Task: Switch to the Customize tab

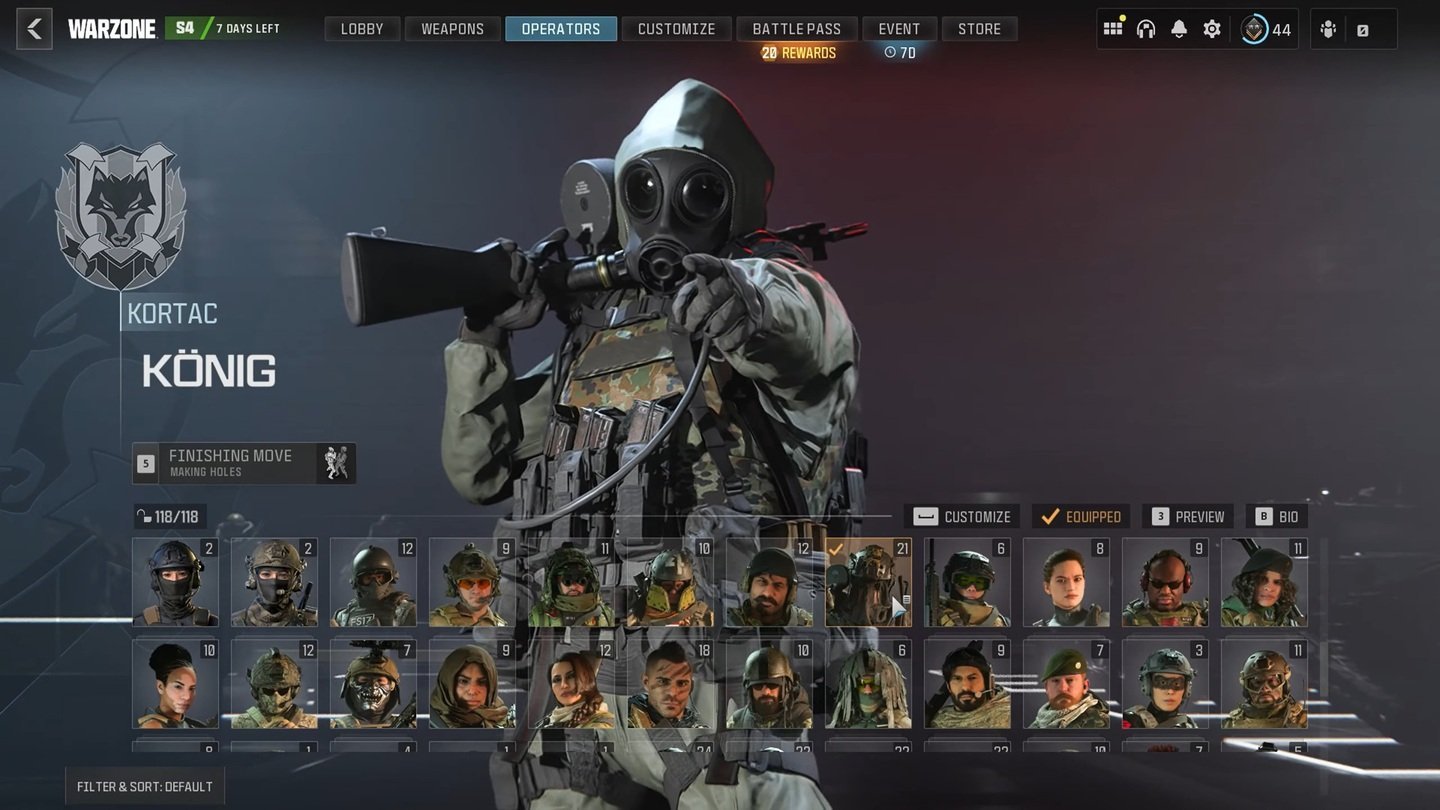Action: click(x=676, y=29)
